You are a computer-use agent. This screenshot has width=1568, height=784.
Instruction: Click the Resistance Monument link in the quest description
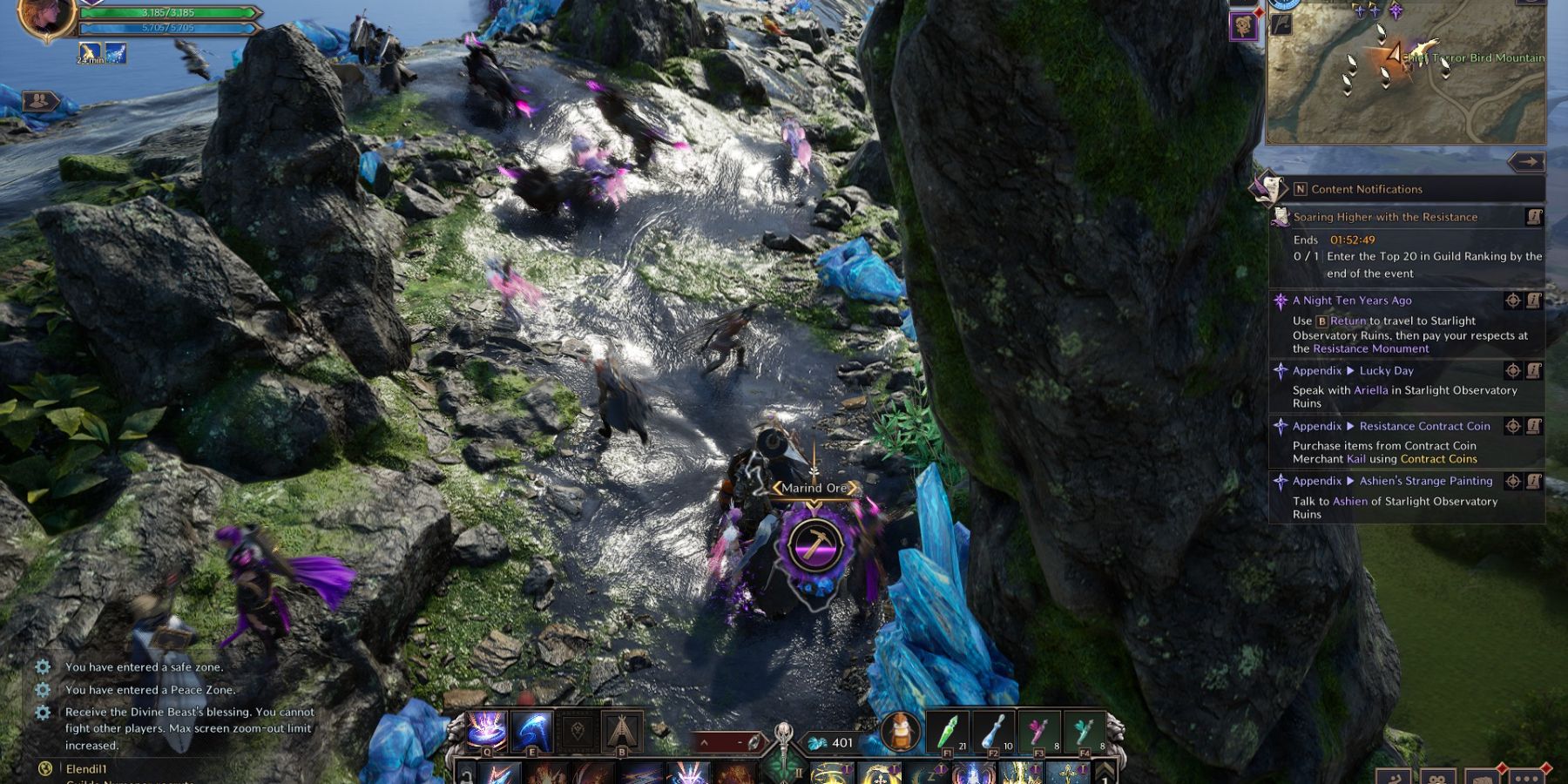click(x=1369, y=348)
